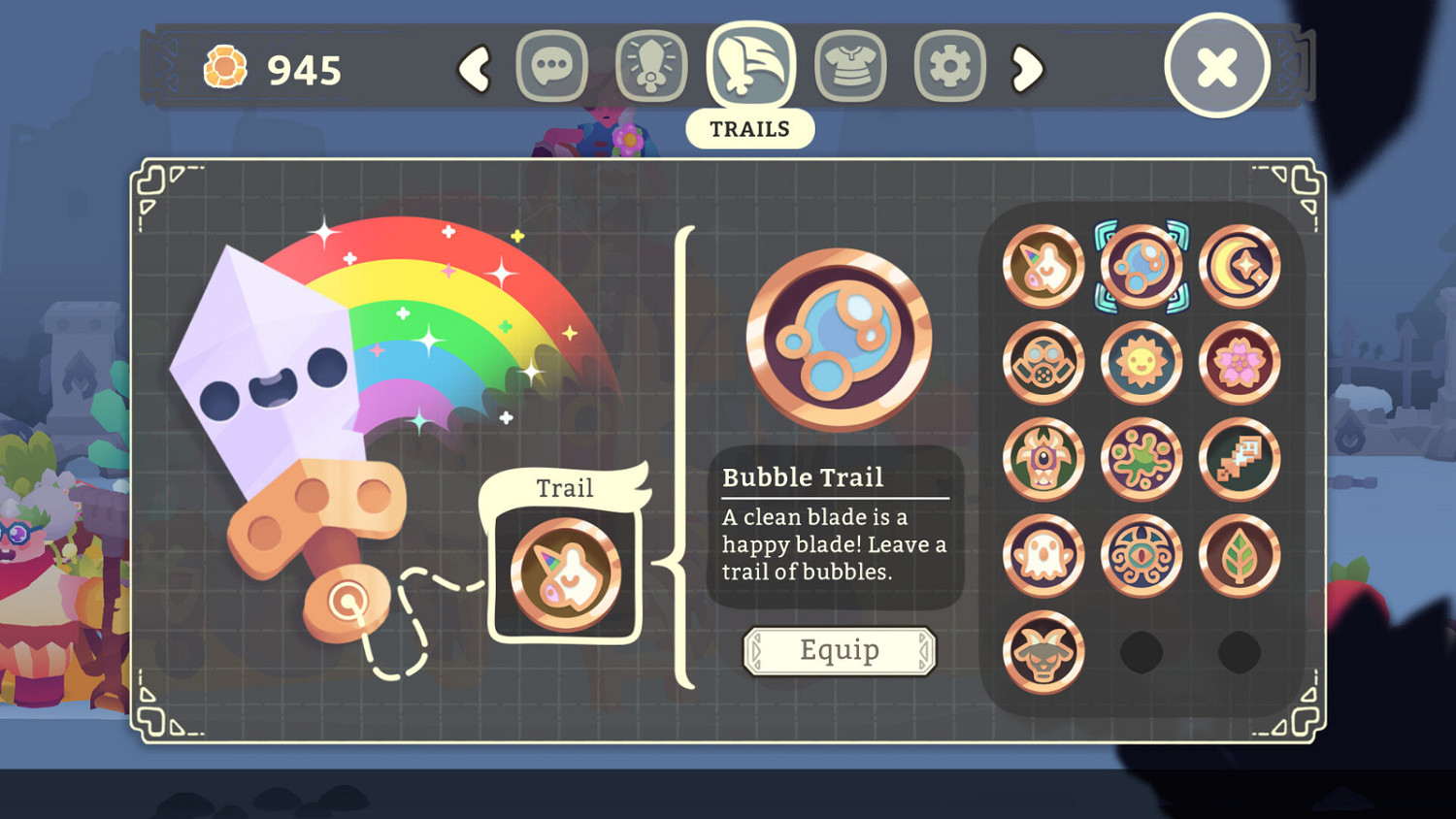The height and width of the screenshot is (819, 1456).
Task: Choose the leaf trail icon
Action: (x=1241, y=556)
